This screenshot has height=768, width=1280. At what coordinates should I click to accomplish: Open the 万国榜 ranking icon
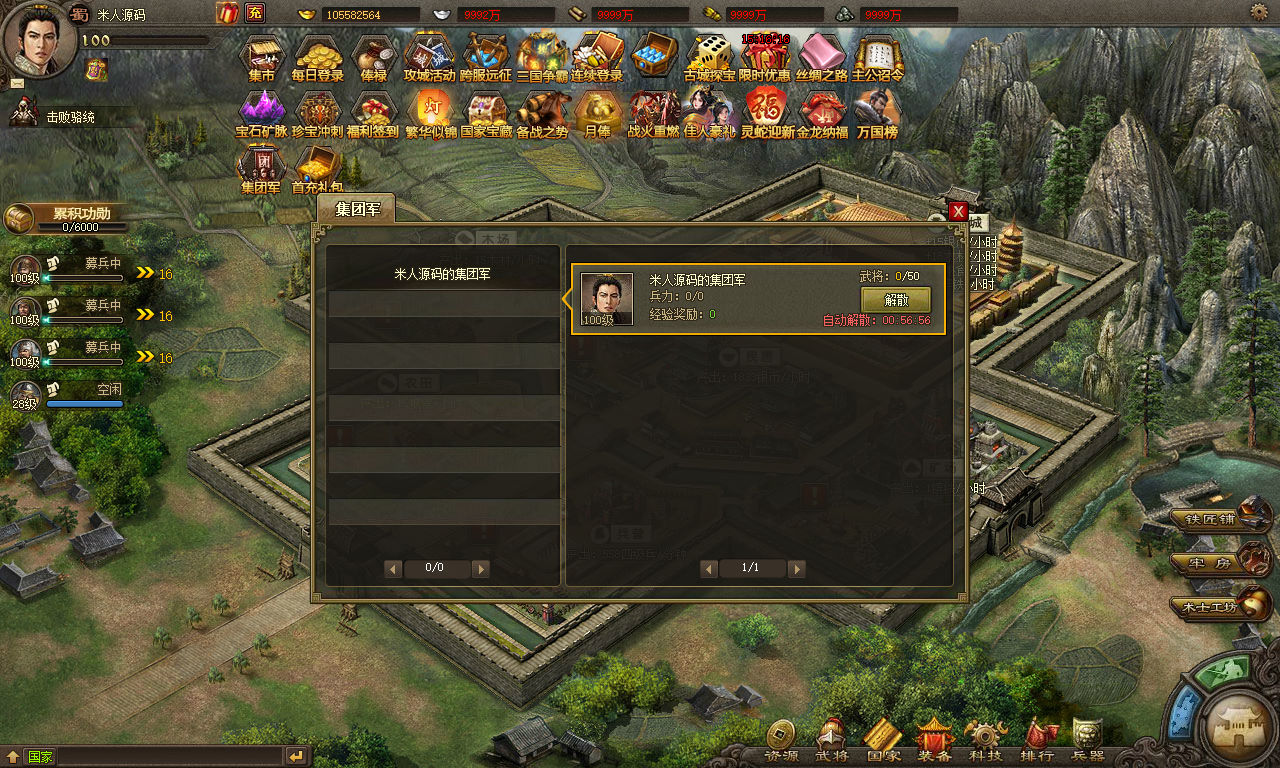[x=878, y=113]
